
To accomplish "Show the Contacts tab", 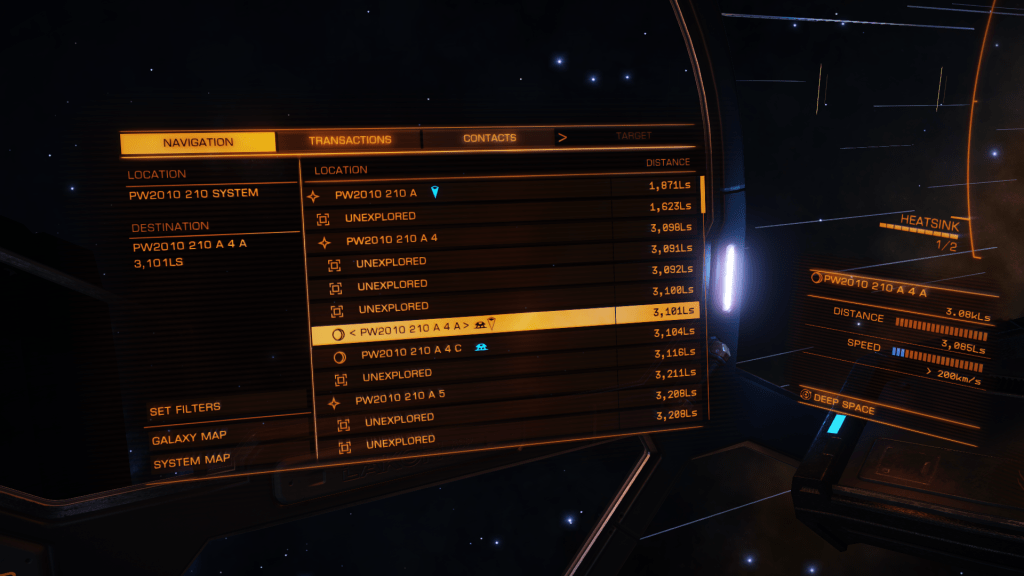I will [x=489, y=138].
